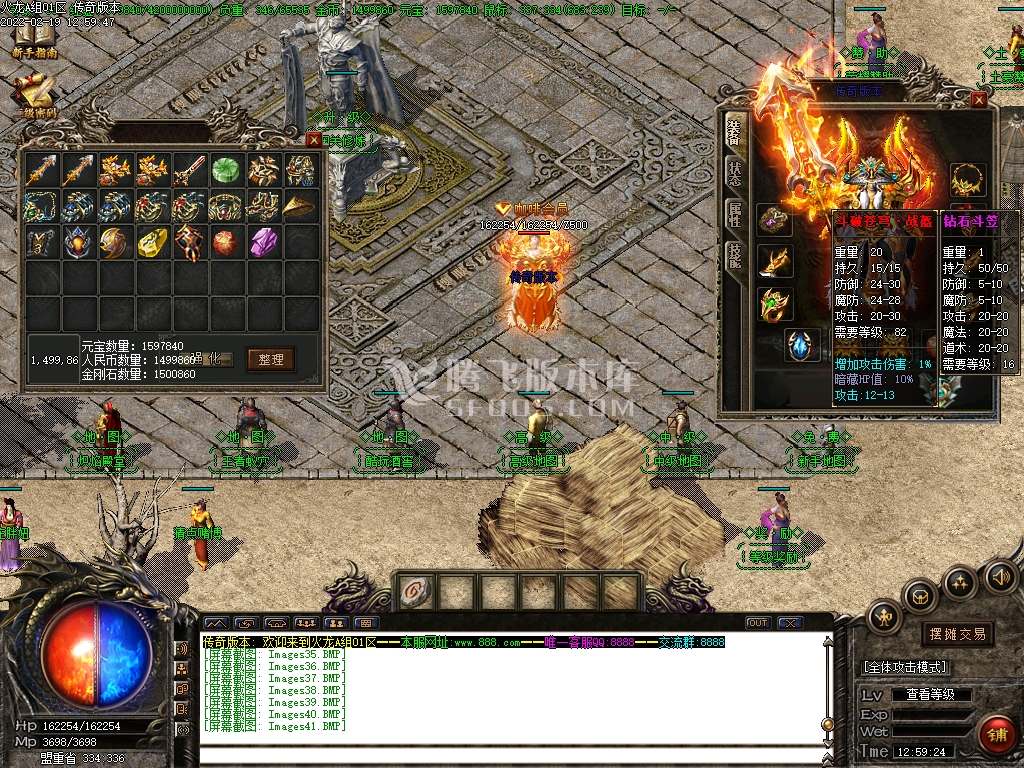Close the character equipment panel
1024x768 pixels.
pos(979,100)
